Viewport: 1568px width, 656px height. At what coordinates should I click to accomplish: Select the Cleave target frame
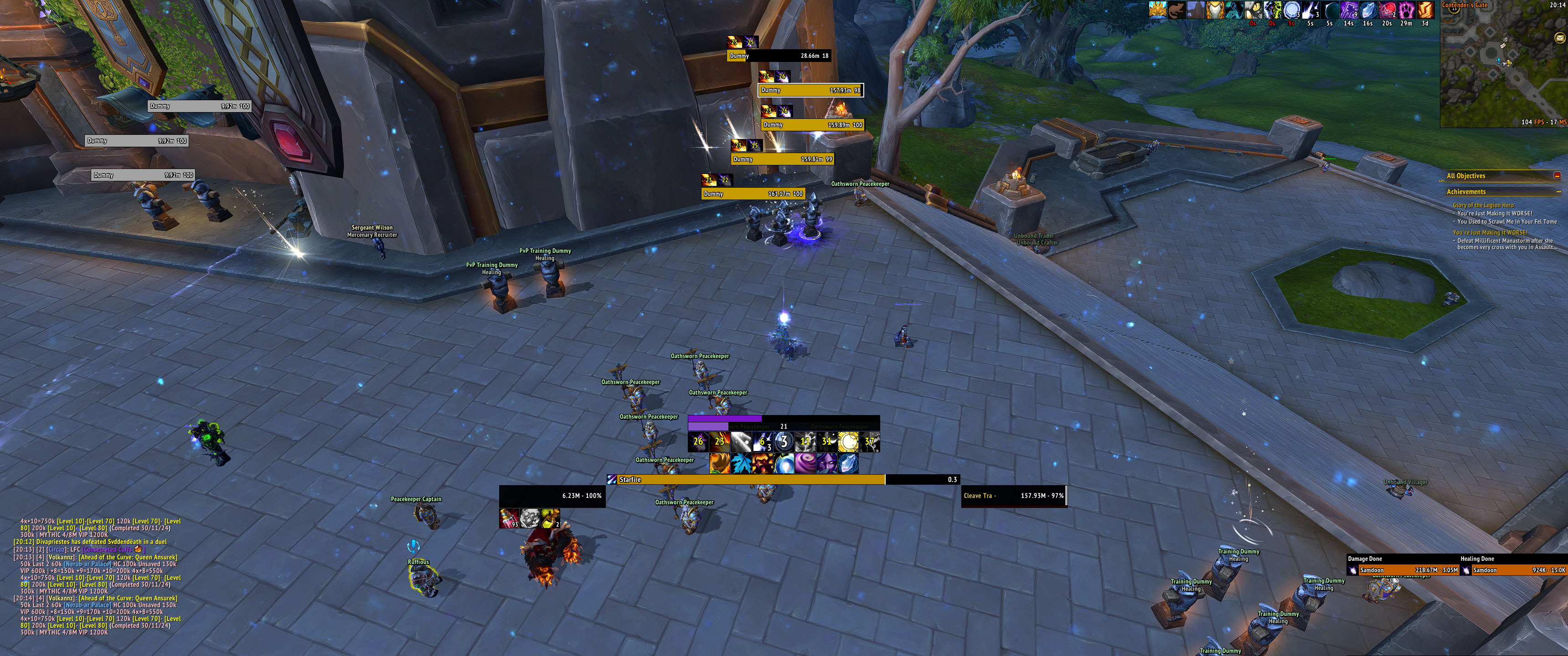[x=1013, y=495]
